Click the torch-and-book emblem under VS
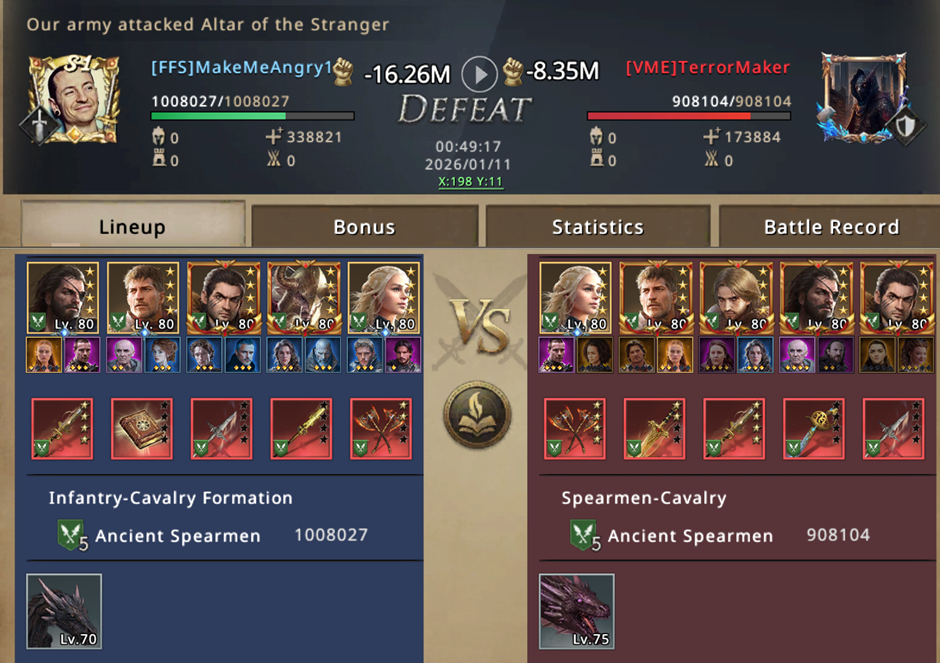 coord(478,415)
